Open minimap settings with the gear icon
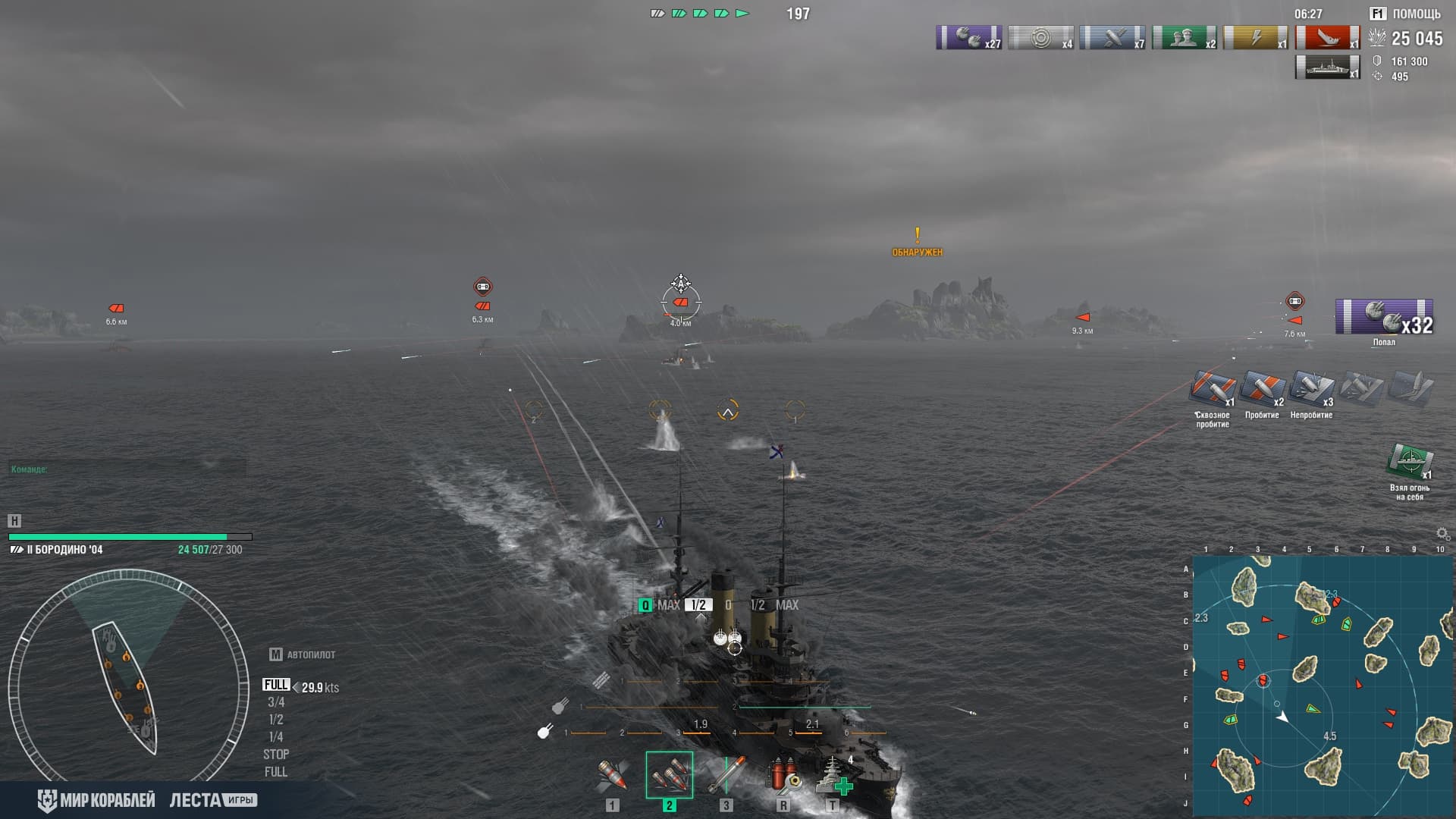The width and height of the screenshot is (1456, 819). pyautogui.click(x=1442, y=534)
